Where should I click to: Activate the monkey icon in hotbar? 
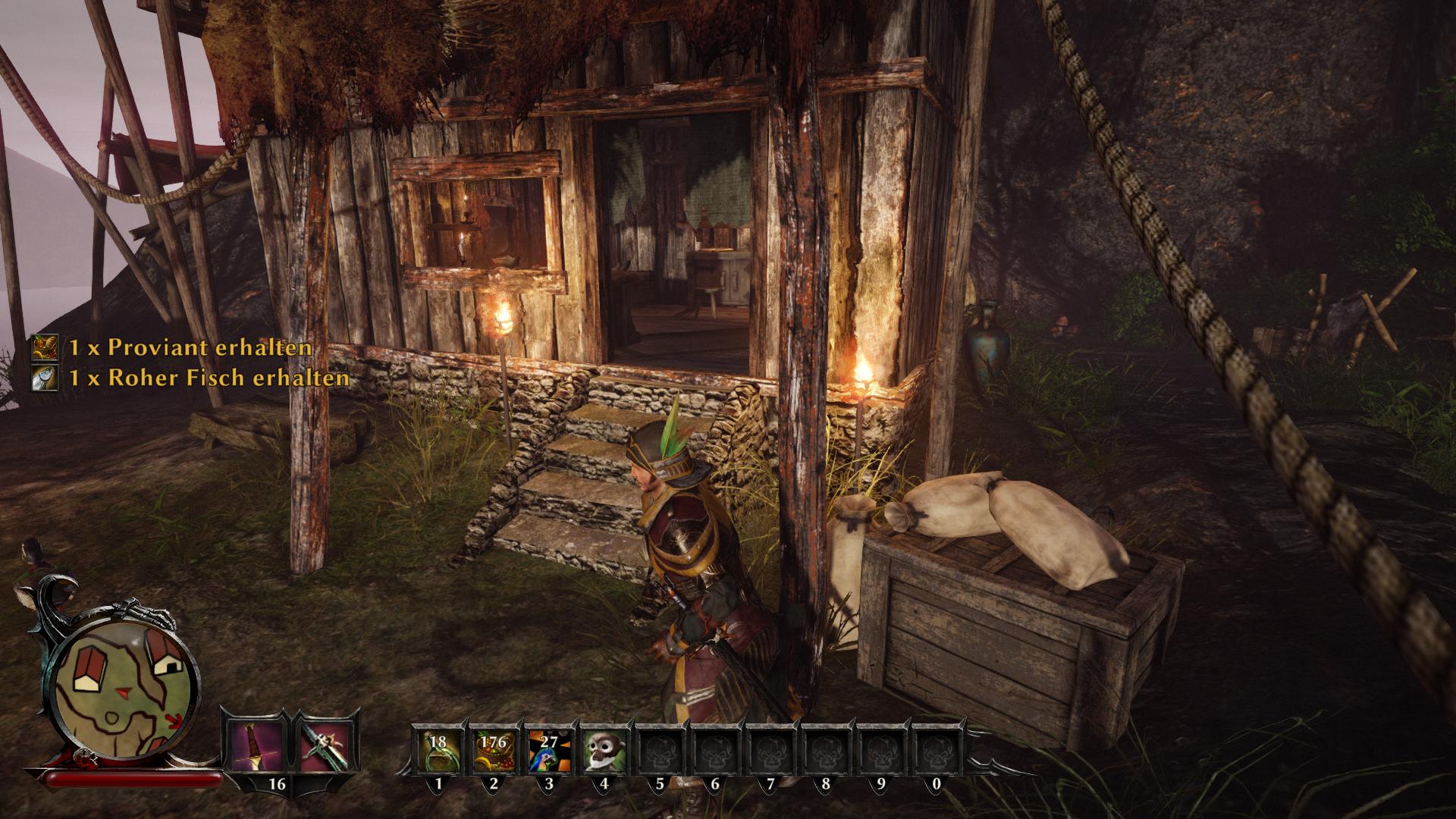pos(604,749)
